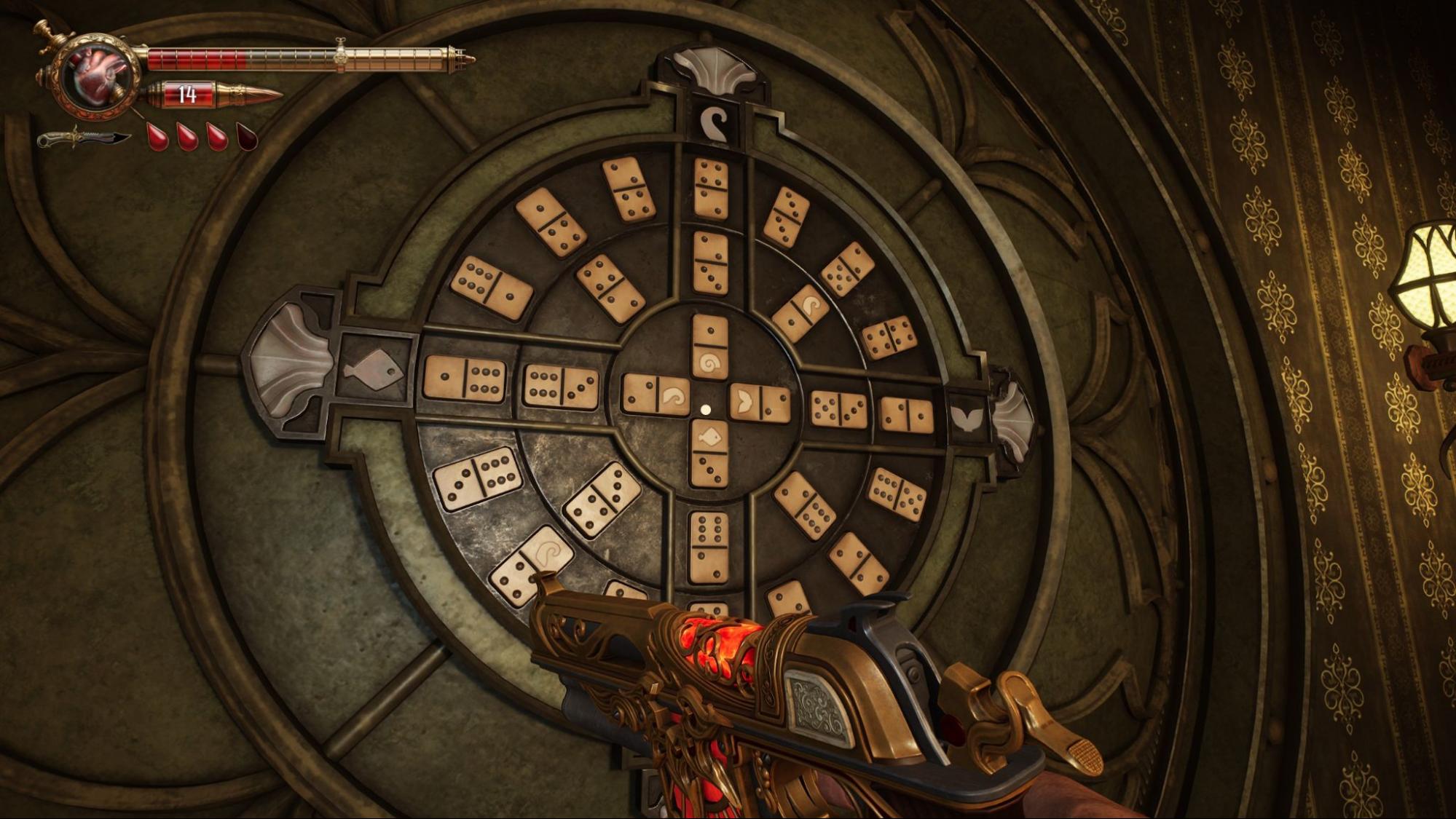Viewport: 1456px width, 819px height.
Task: Choose the six-over-two vertical domino
Action: coord(709,547)
